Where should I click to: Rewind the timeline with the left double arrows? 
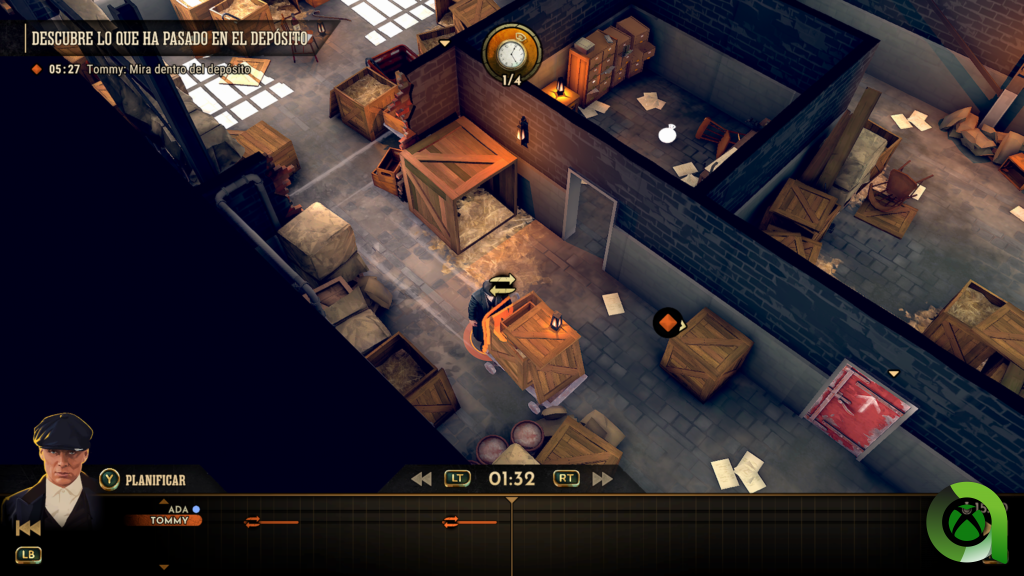coord(422,479)
